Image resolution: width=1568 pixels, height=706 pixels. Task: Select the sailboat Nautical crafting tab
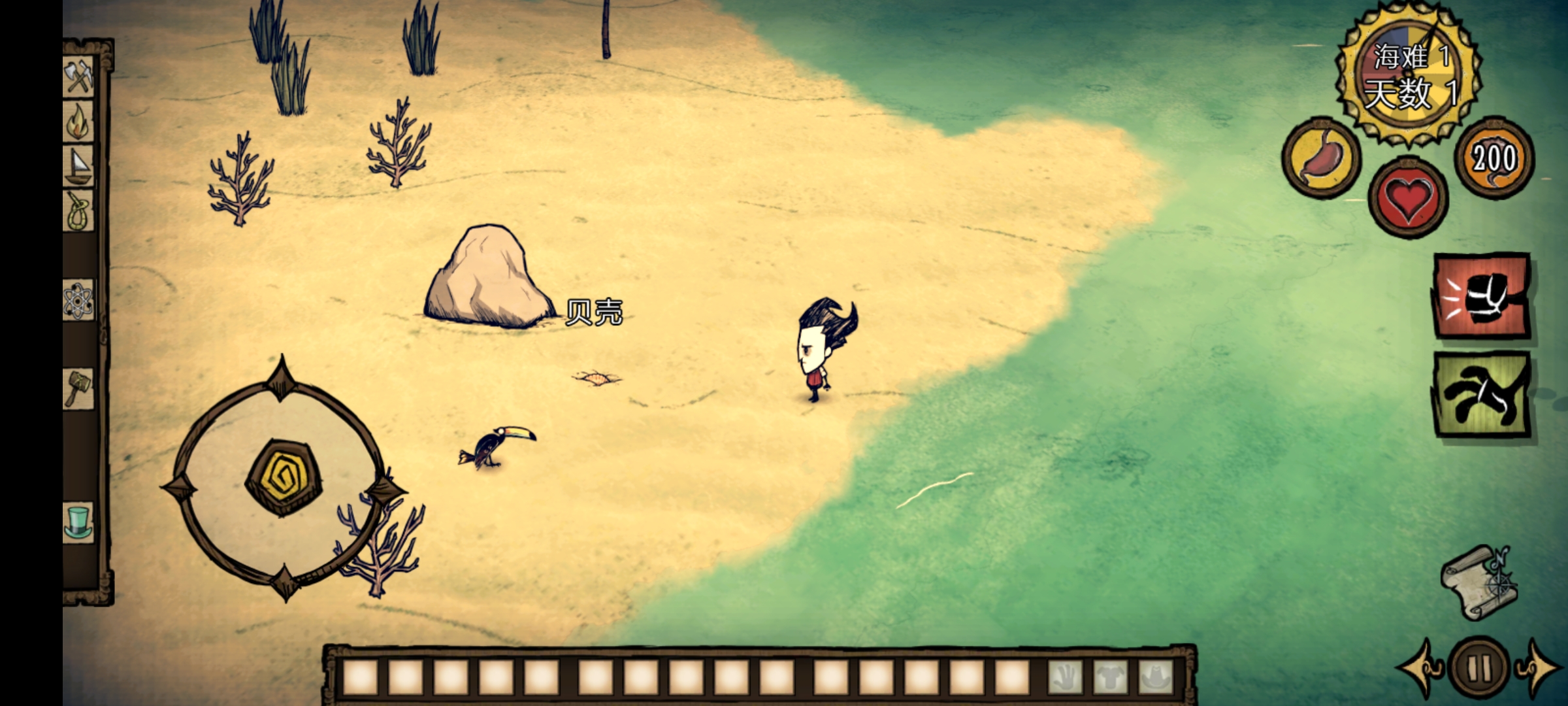click(x=78, y=166)
